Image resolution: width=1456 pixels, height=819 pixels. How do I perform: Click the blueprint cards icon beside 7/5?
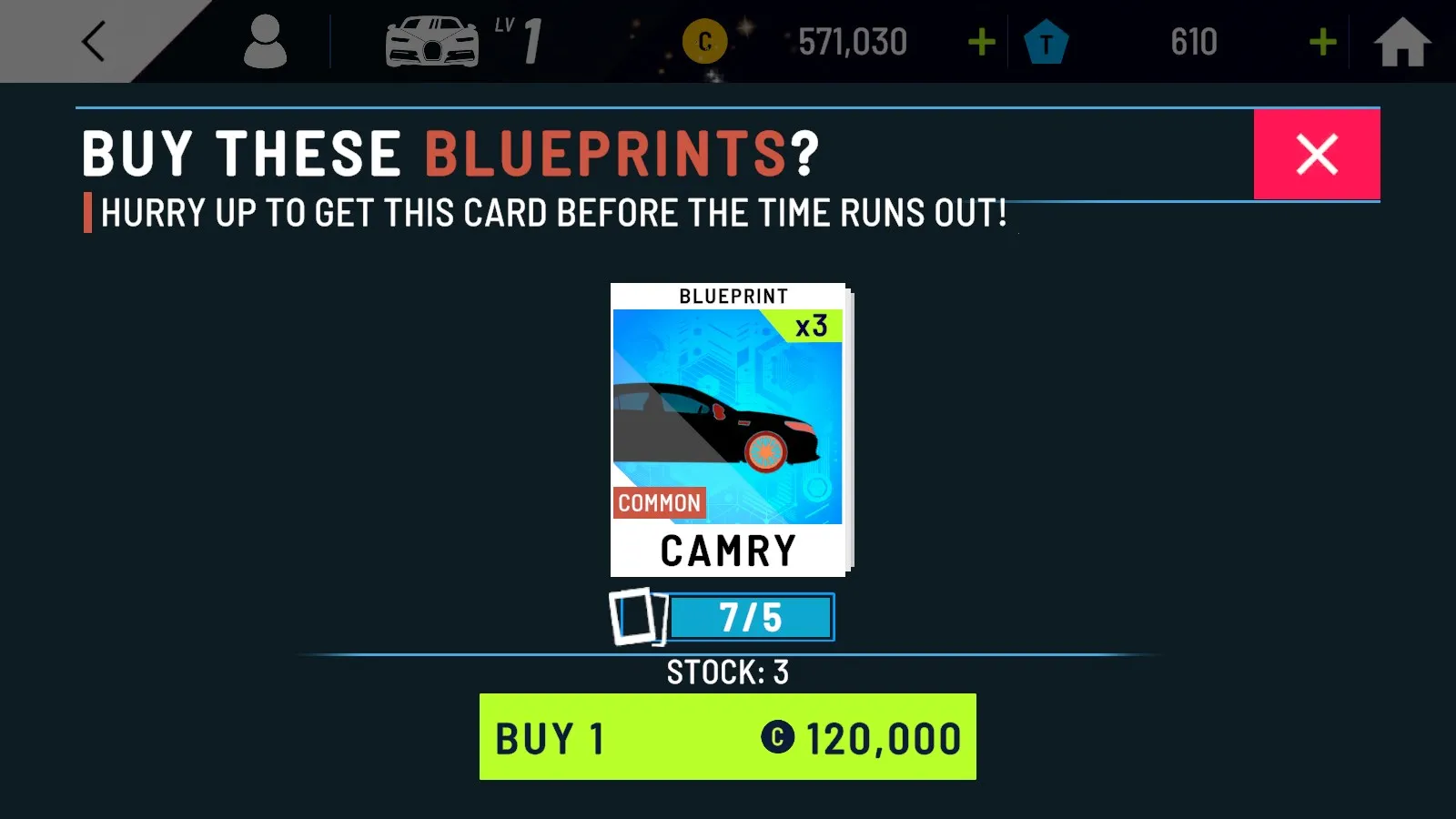click(637, 616)
